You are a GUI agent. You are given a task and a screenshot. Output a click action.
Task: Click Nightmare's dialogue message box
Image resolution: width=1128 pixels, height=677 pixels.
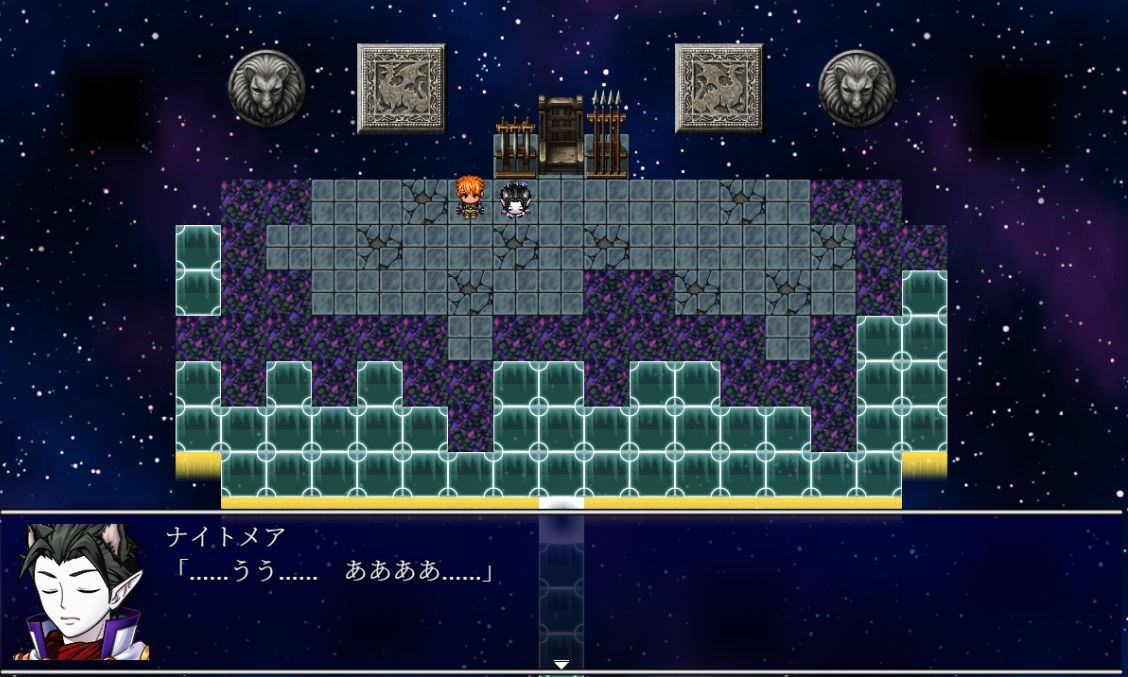tap(640, 592)
